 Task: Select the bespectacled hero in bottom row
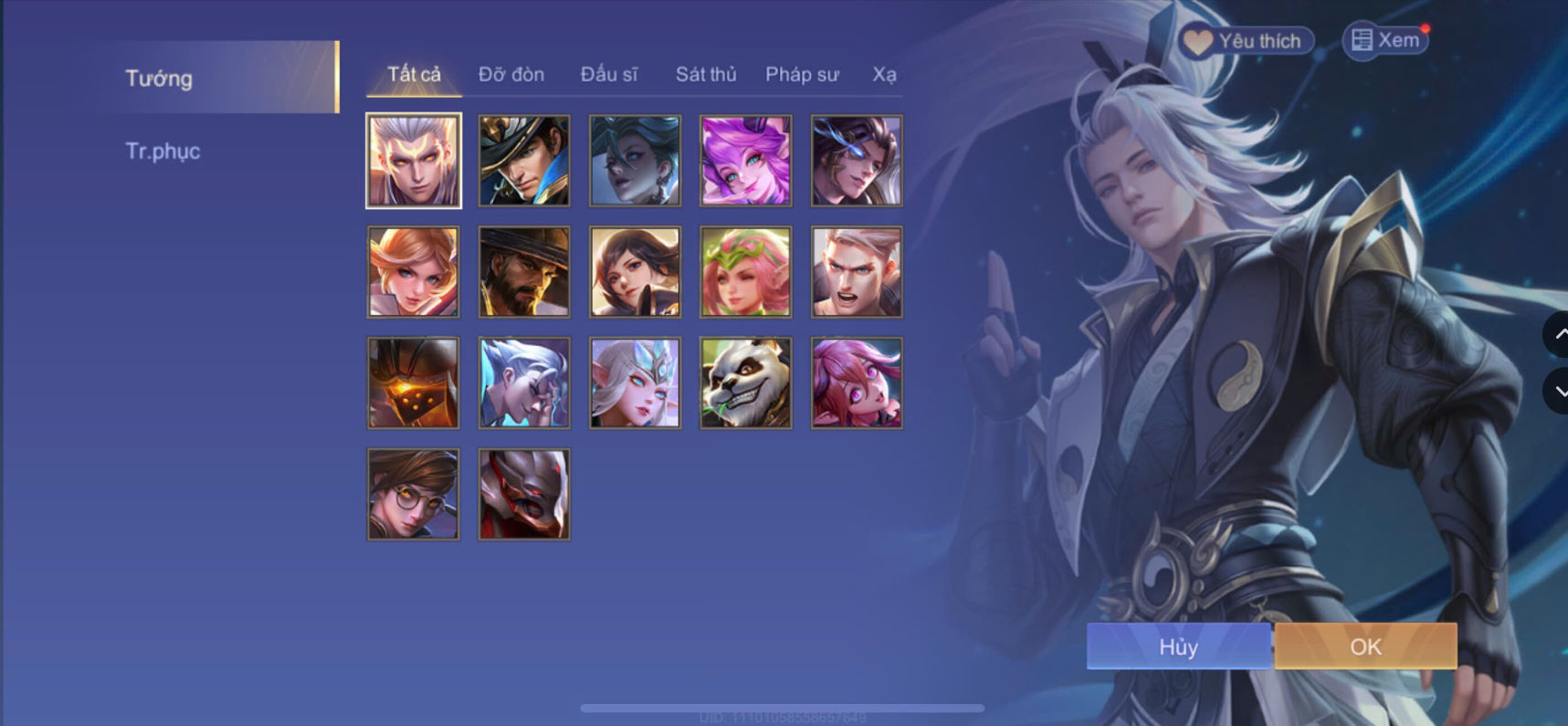413,493
